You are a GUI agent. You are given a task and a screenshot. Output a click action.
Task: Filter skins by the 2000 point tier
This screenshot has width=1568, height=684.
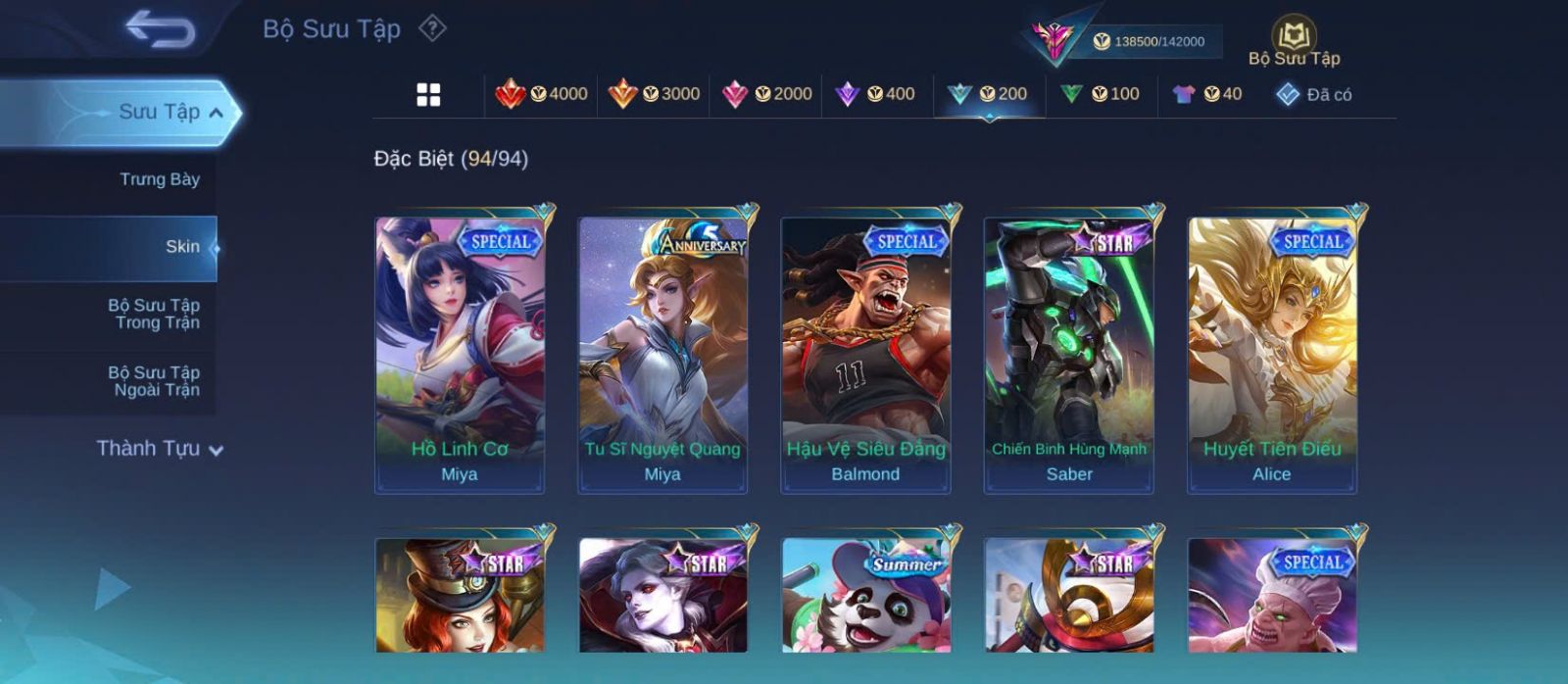point(766,94)
